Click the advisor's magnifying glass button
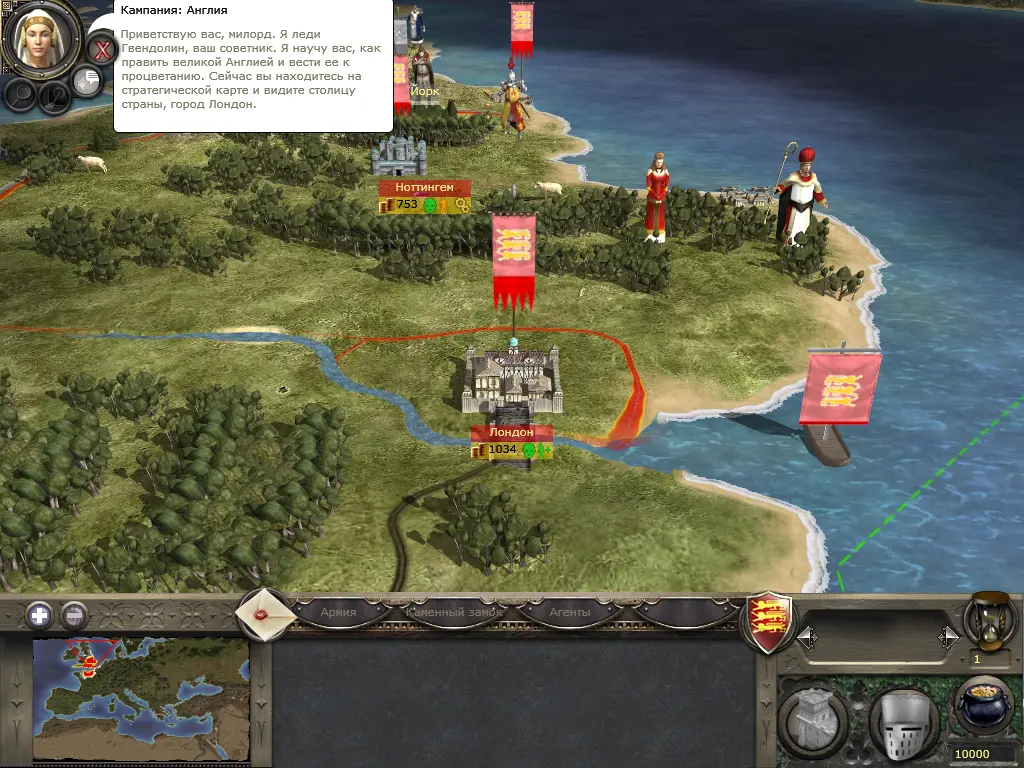 21,94
